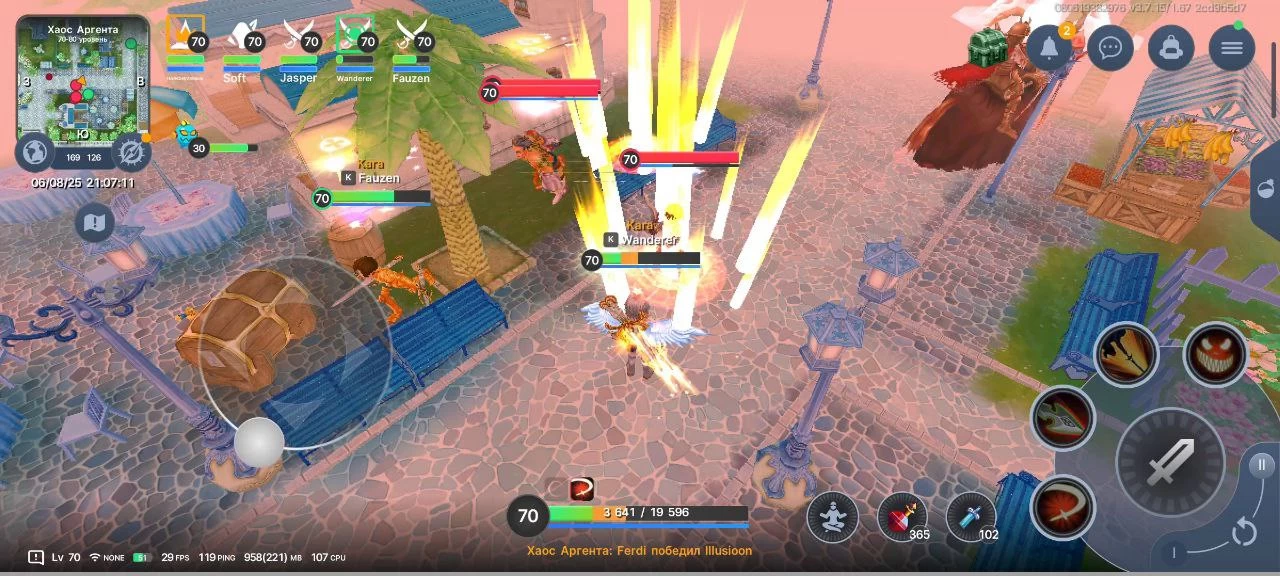Open the chat bubble button
Image resolution: width=1280 pixels, height=576 pixels.
point(1110,47)
